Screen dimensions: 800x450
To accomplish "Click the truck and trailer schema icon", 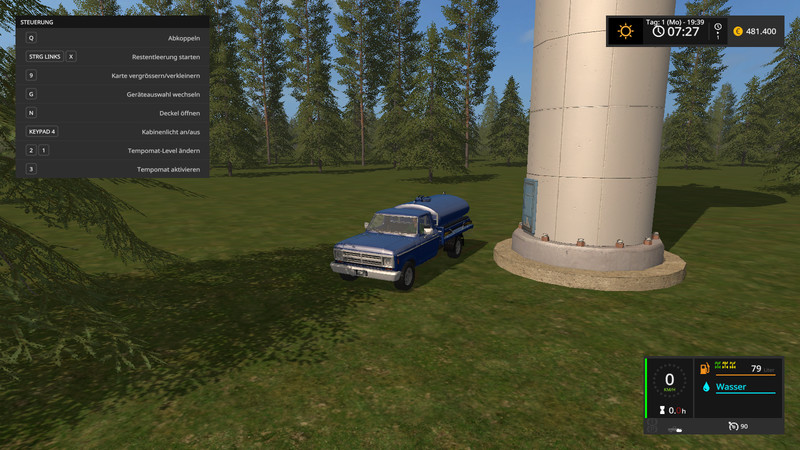I will click(x=677, y=429).
